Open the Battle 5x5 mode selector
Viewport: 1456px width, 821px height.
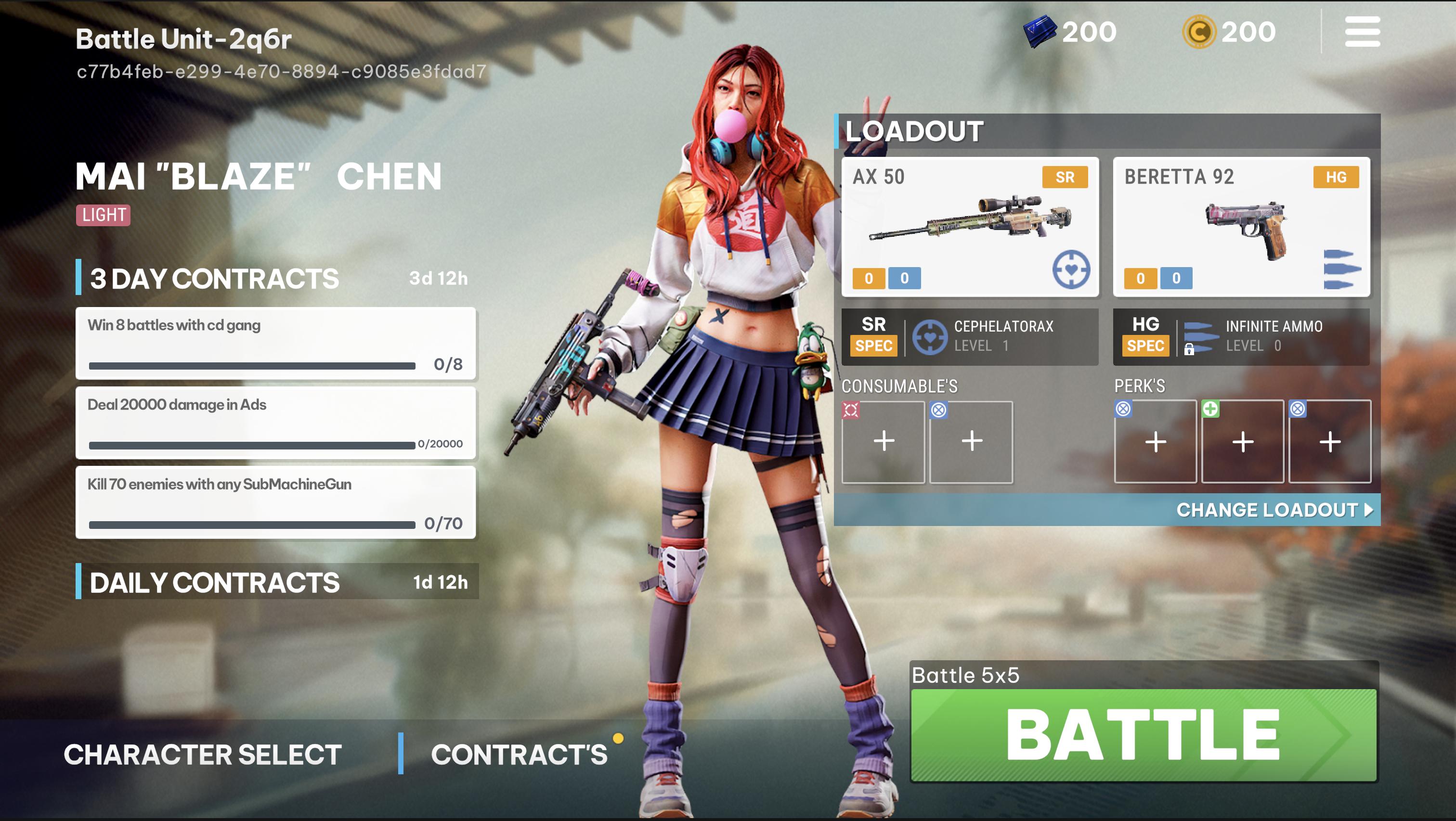(966, 675)
